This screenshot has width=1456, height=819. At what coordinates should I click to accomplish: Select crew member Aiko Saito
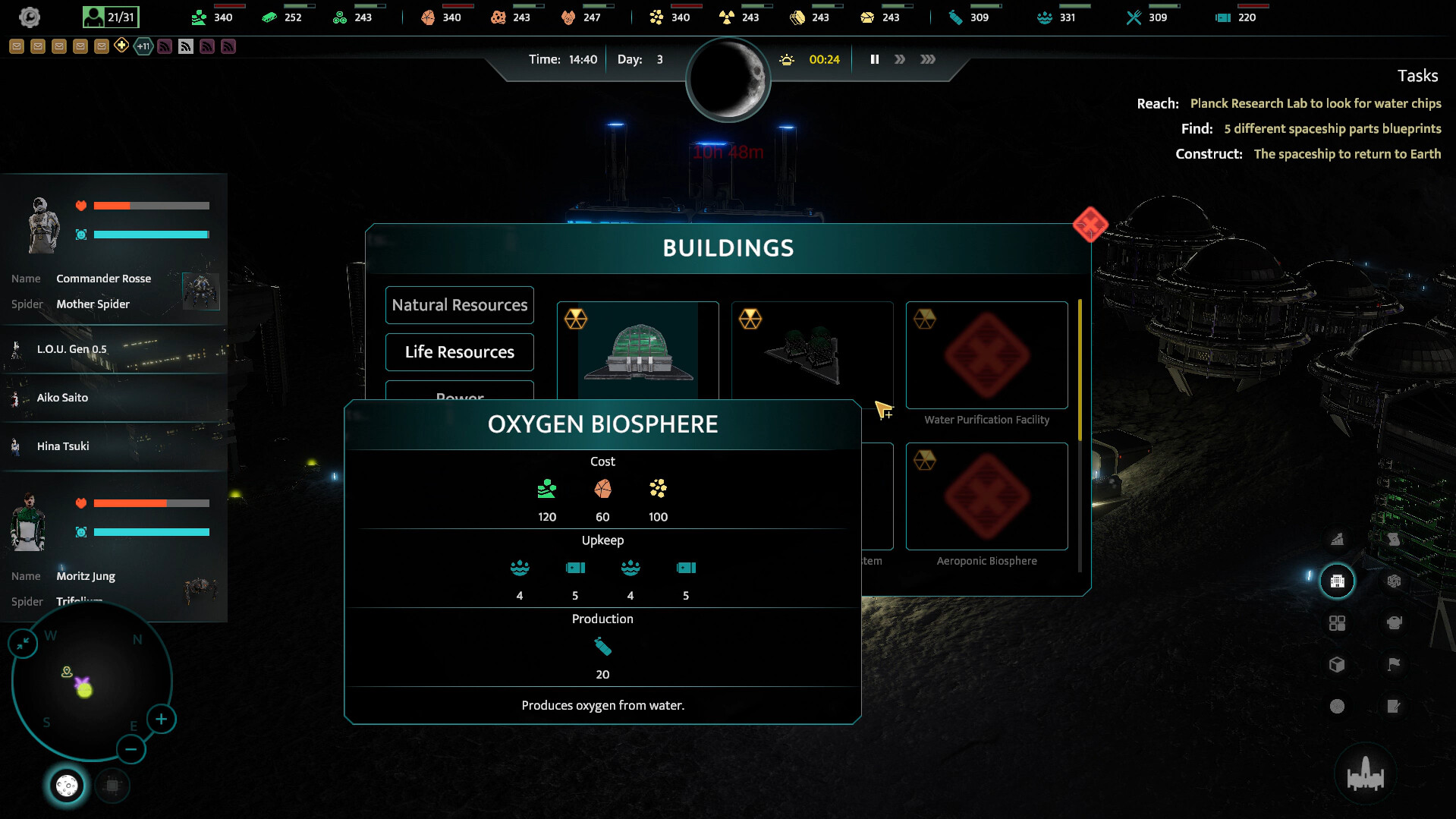[62, 398]
